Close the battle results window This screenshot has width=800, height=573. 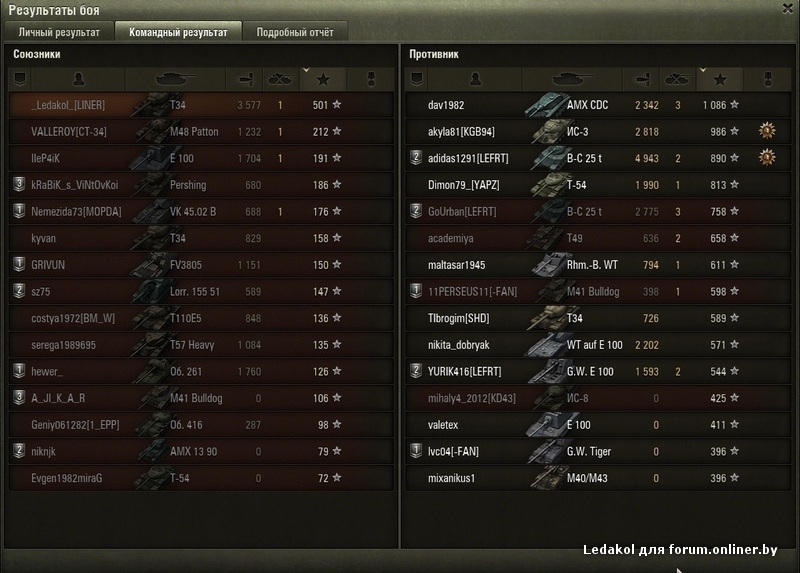pos(787,9)
